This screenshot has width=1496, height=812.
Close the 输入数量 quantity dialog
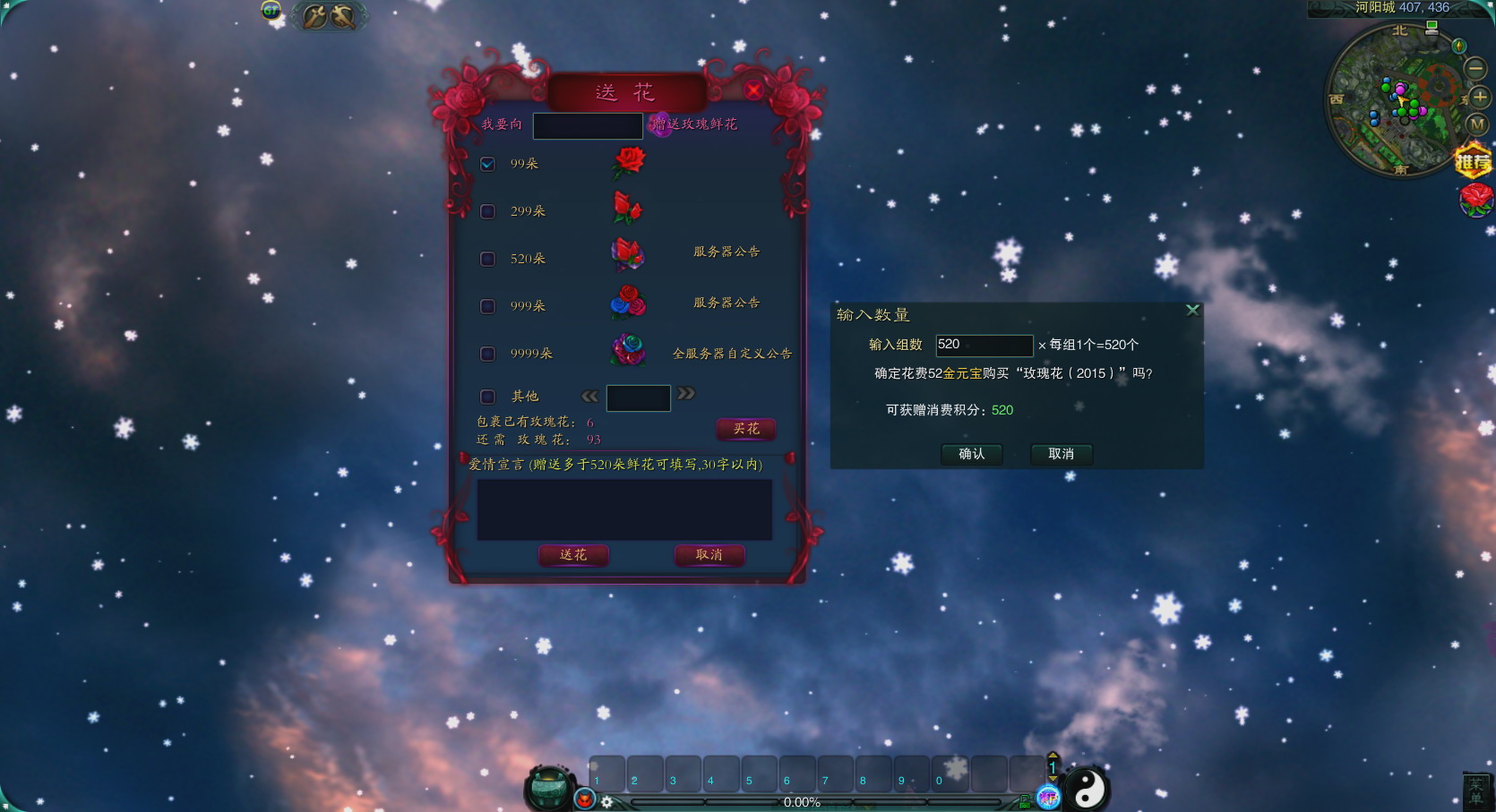[x=1192, y=310]
